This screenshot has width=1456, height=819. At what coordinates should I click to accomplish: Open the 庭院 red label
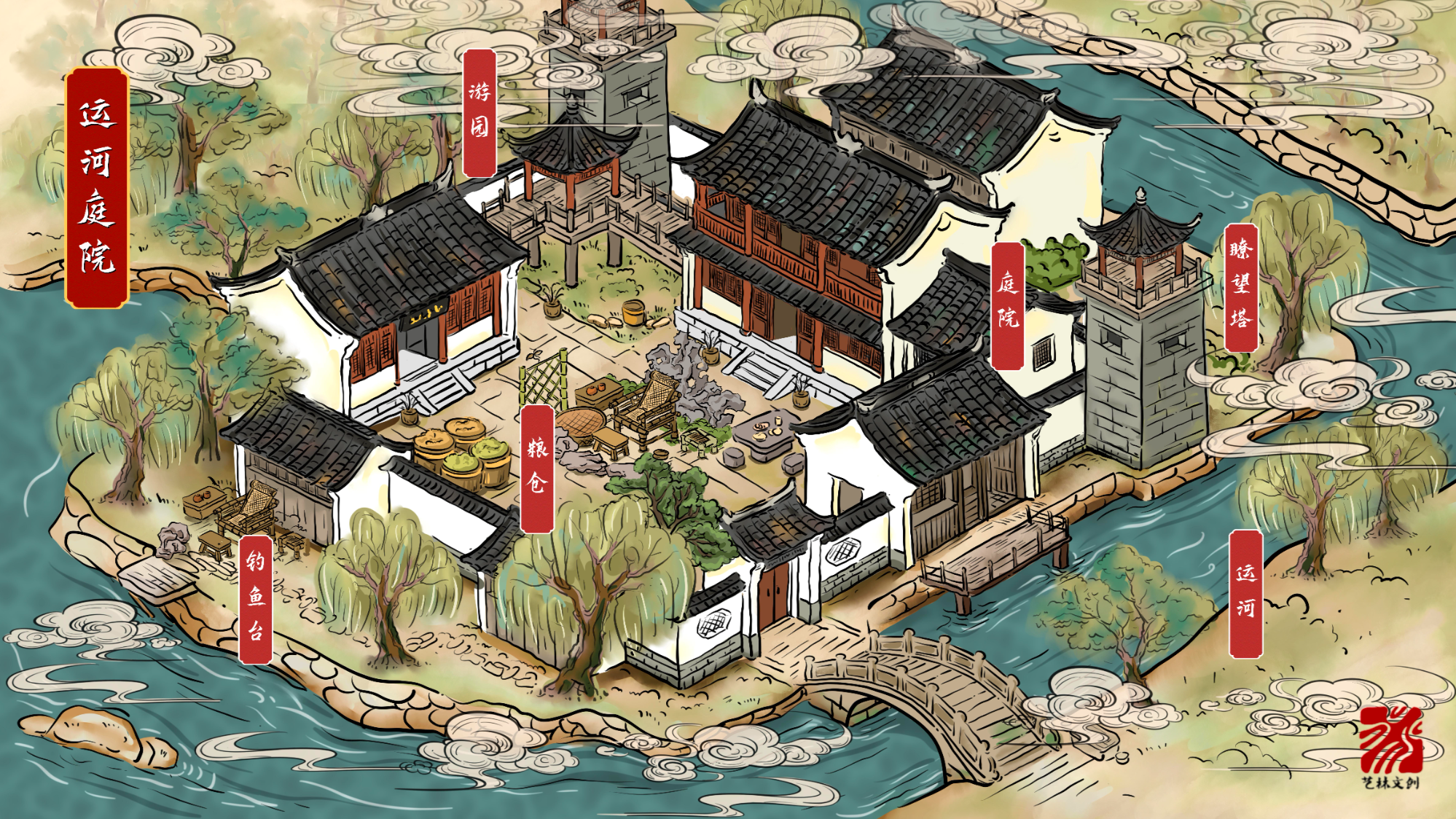(1008, 305)
